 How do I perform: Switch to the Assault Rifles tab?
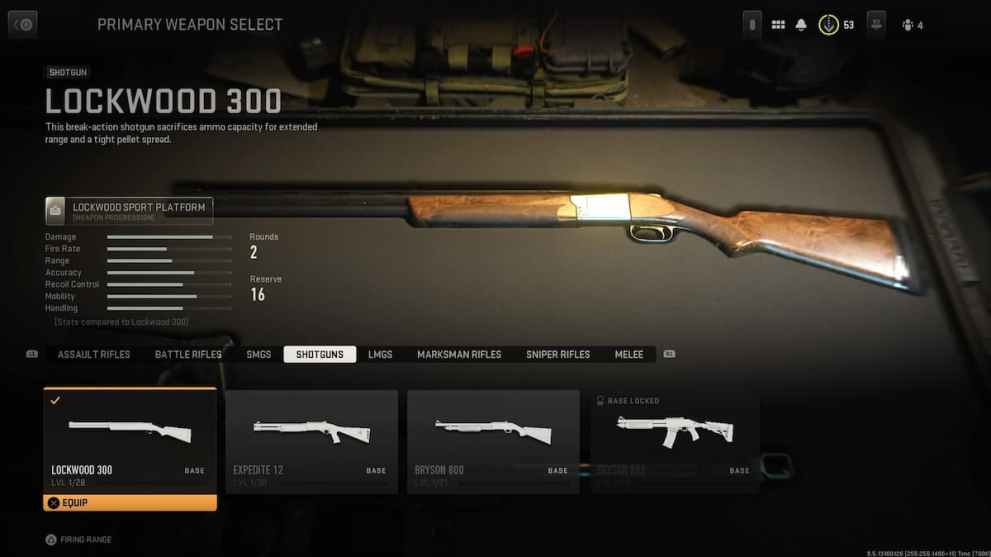94,355
